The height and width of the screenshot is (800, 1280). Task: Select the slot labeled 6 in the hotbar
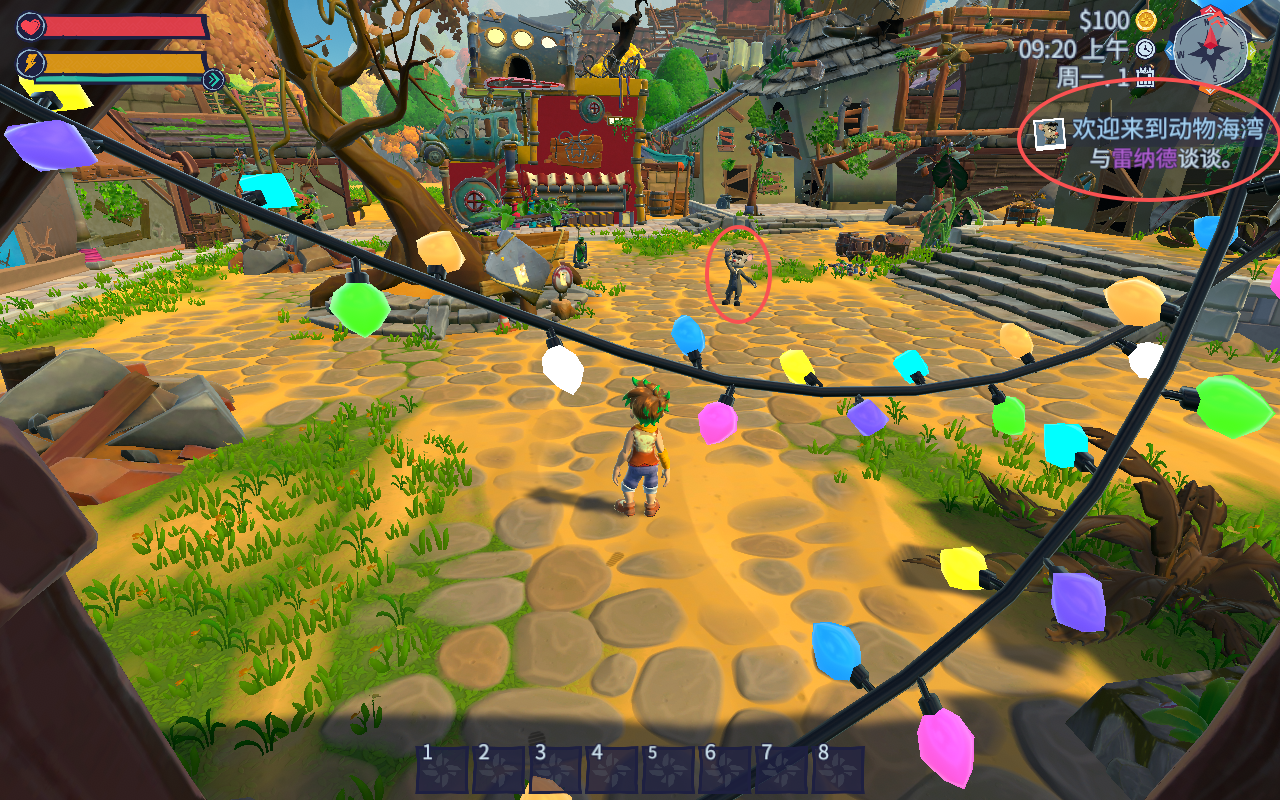tap(724, 770)
